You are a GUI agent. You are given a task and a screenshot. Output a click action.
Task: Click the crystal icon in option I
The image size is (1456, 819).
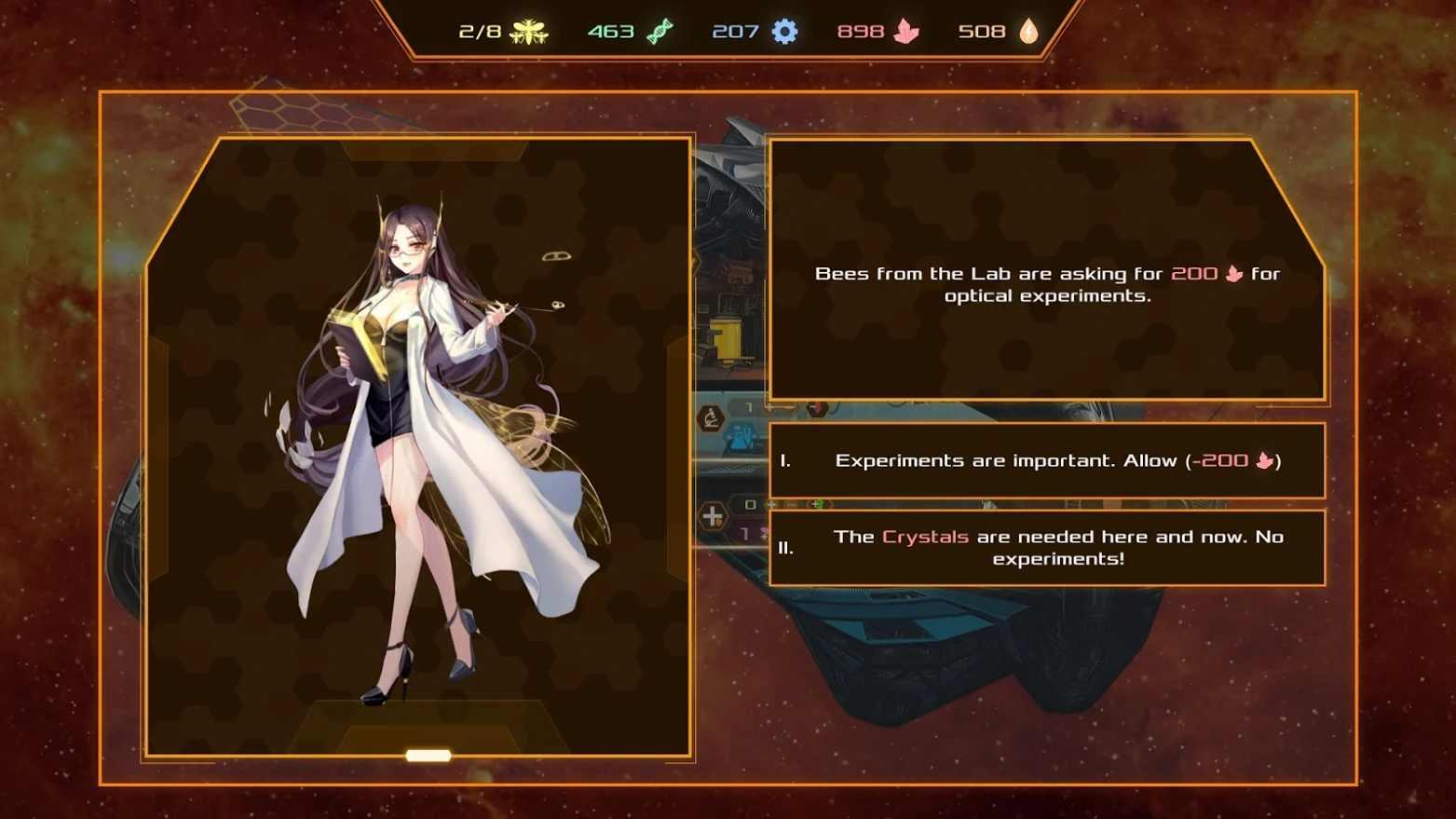click(1263, 459)
